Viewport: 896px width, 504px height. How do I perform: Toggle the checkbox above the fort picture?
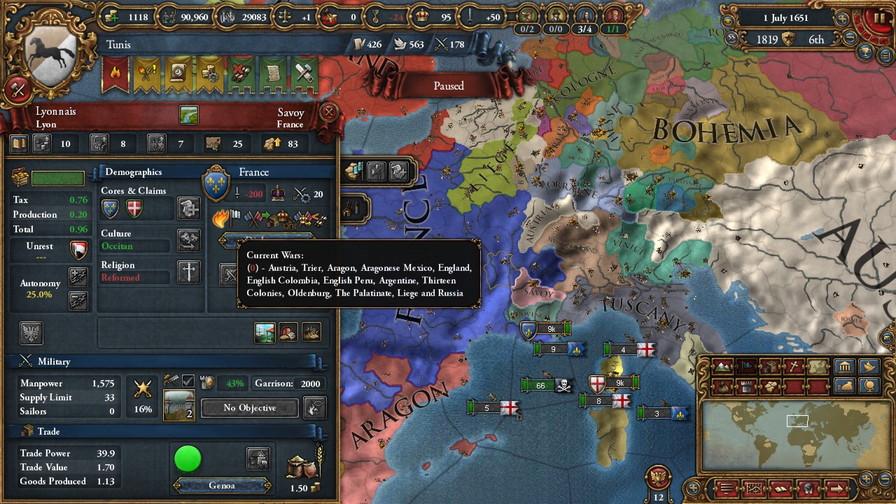point(187,381)
